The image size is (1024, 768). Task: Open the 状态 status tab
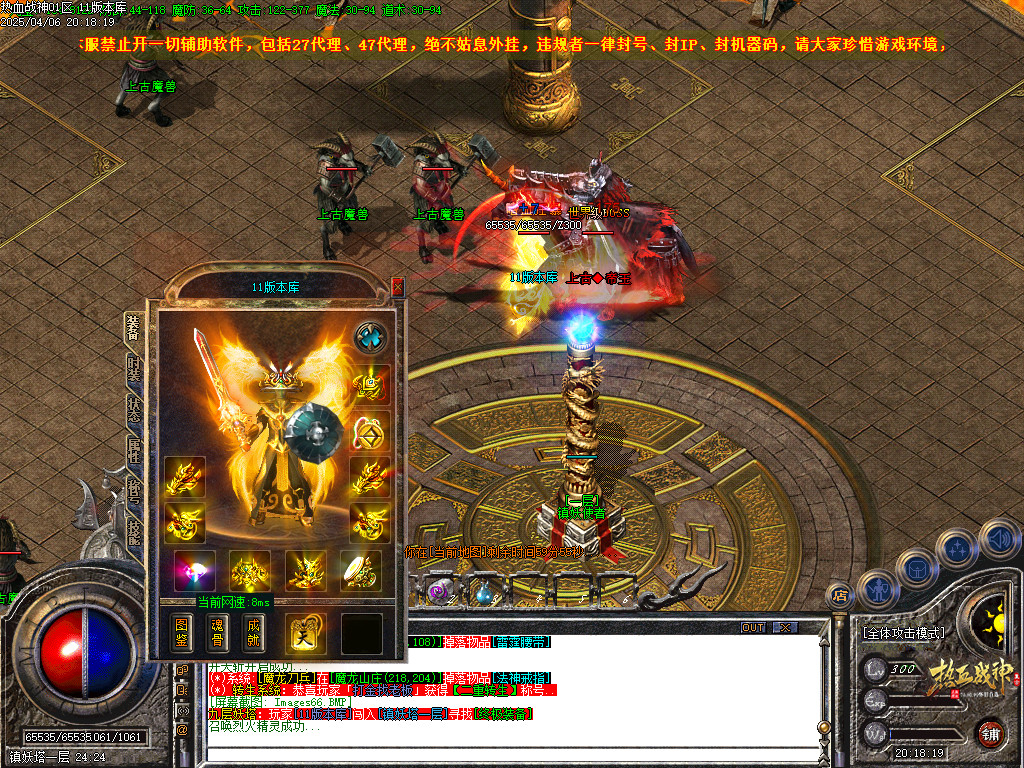pyautogui.click(x=133, y=408)
